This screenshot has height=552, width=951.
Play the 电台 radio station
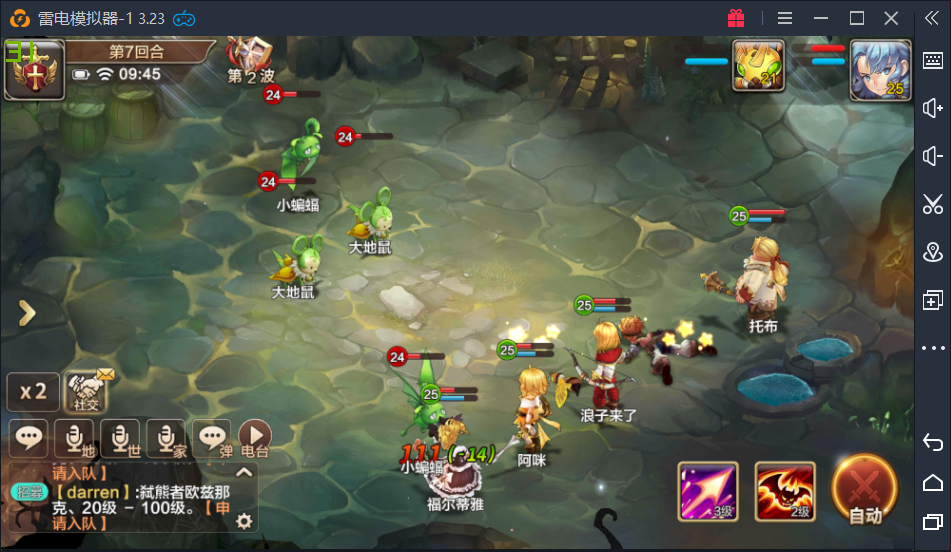click(255, 436)
